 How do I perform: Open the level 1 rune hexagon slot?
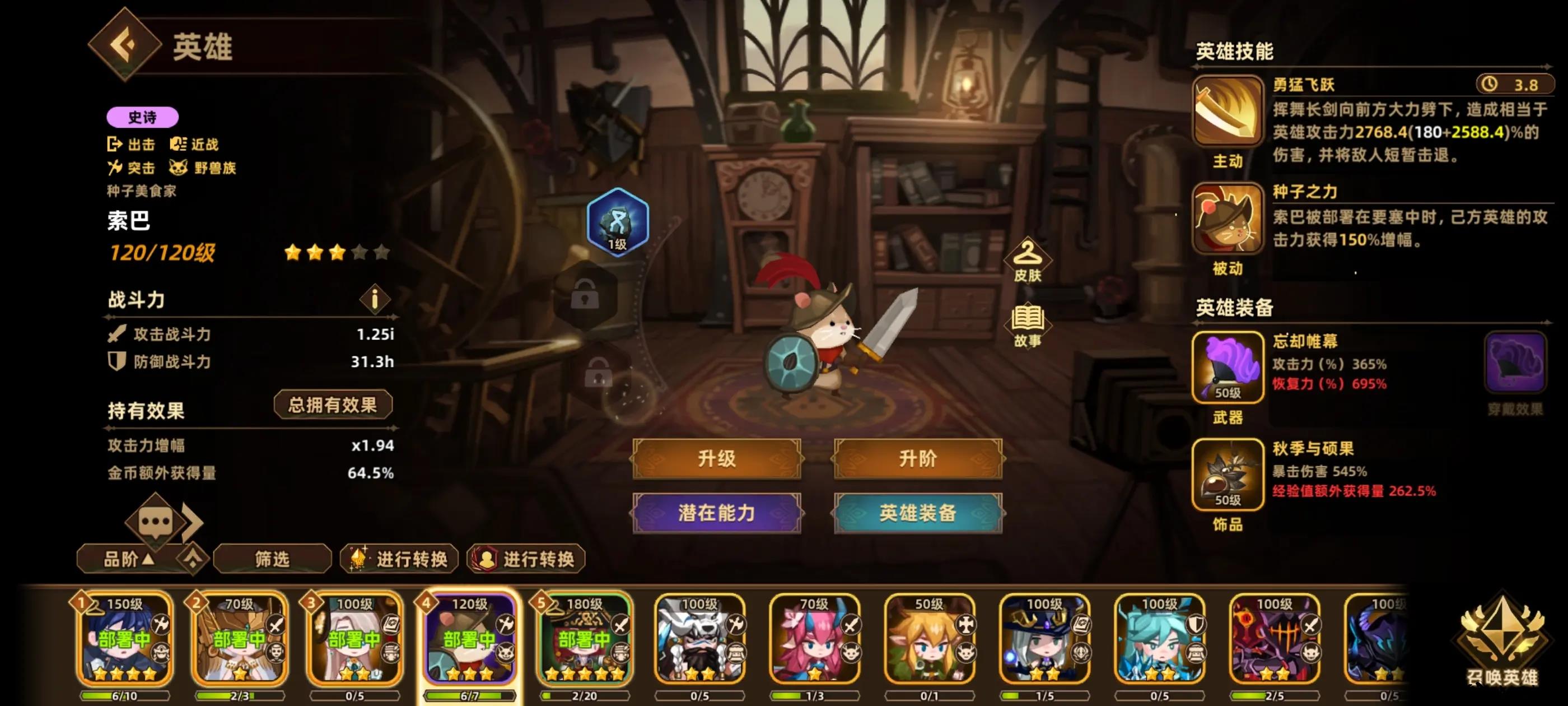click(617, 222)
